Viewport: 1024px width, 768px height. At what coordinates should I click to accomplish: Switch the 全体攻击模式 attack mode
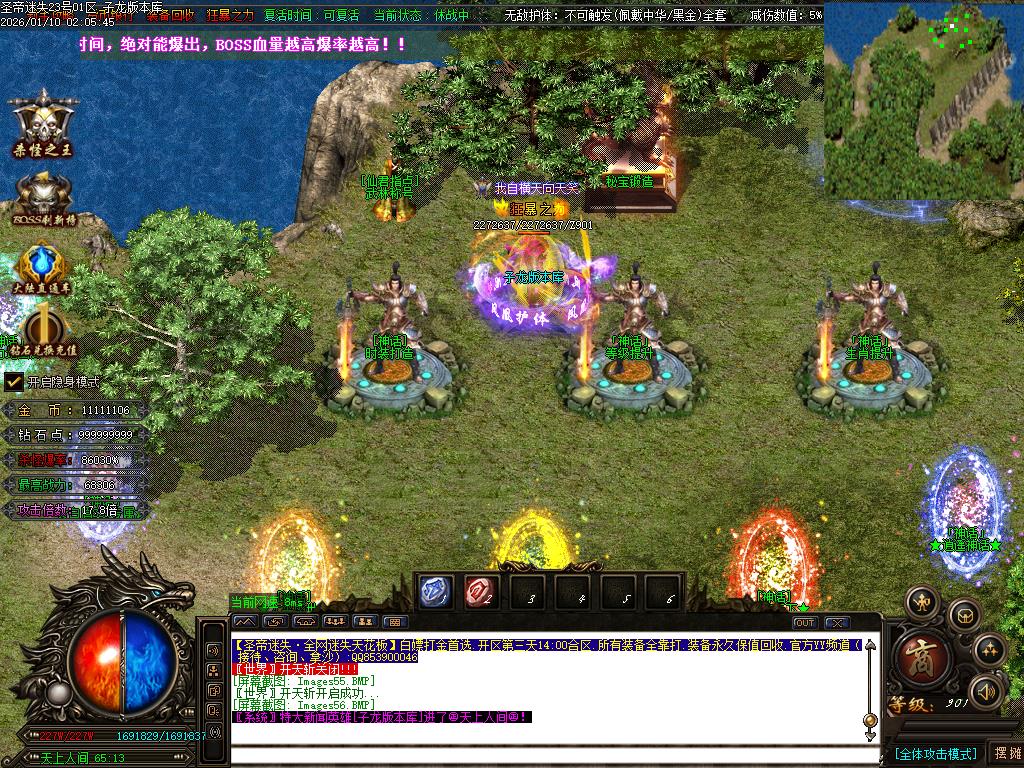coord(935,753)
